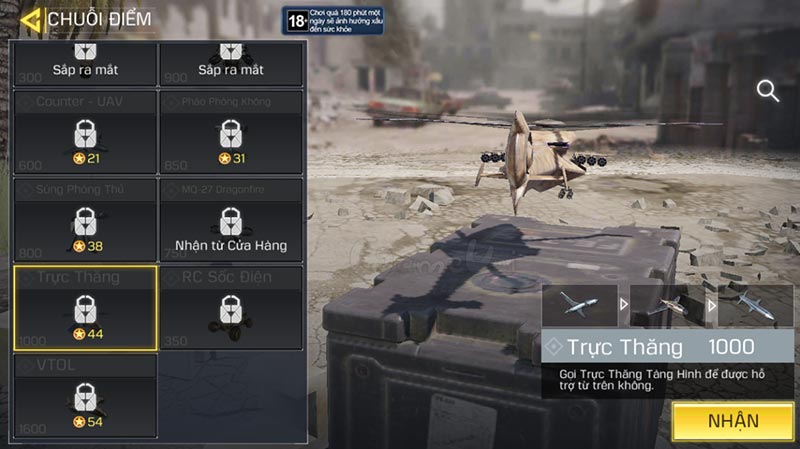Go back using the yellow arrow

click(31, 19)
